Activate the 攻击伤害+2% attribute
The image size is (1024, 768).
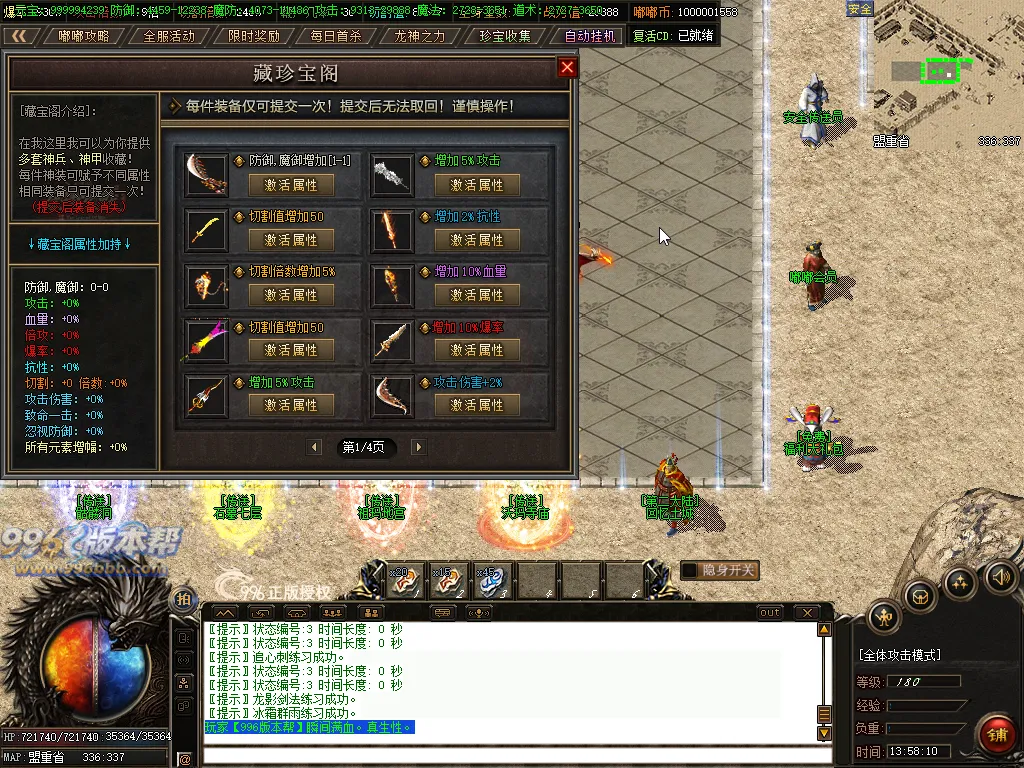pyautogui.click(x=477, y=405)
